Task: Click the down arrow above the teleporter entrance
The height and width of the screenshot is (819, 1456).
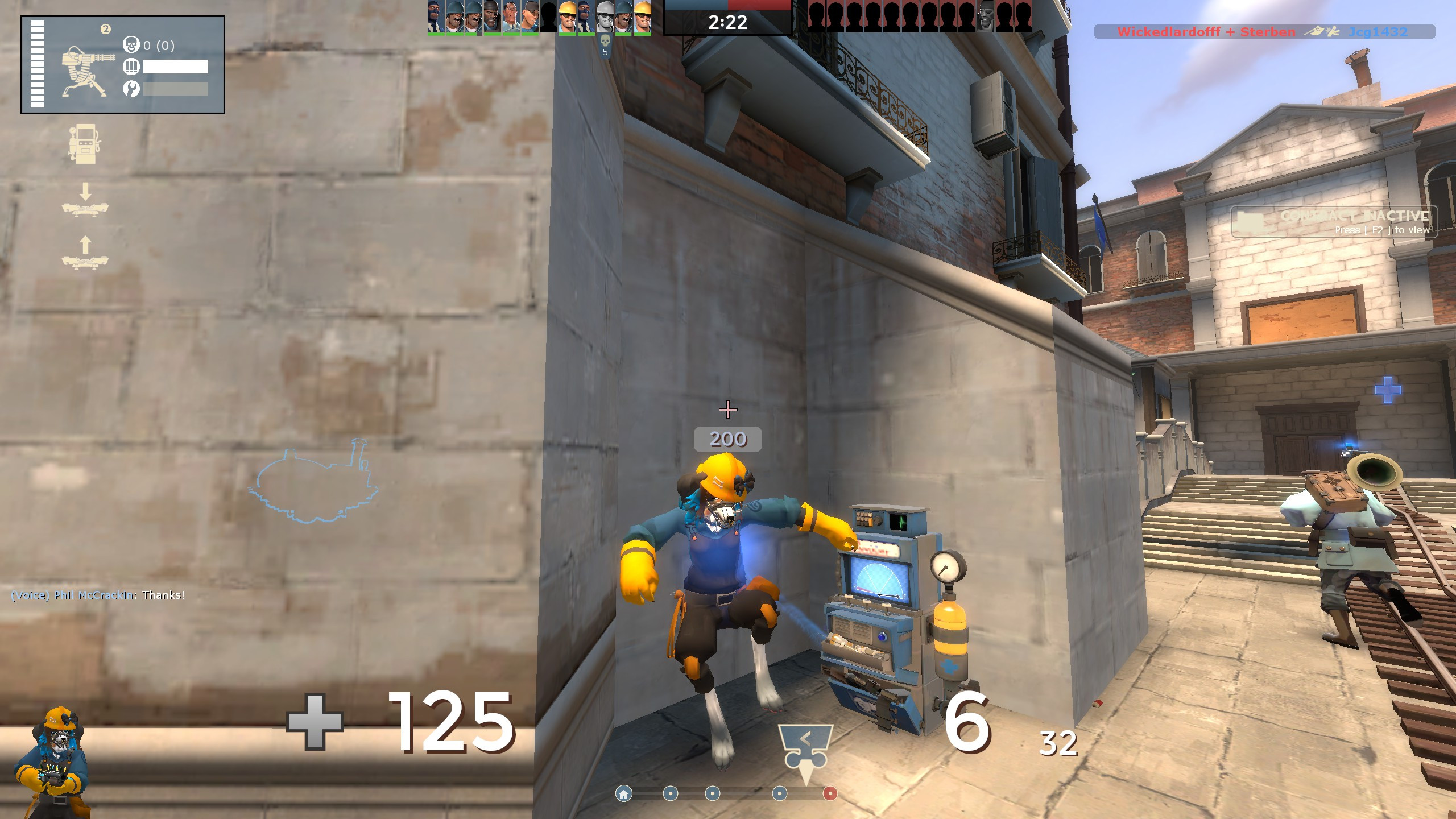Action: [85, 191]
